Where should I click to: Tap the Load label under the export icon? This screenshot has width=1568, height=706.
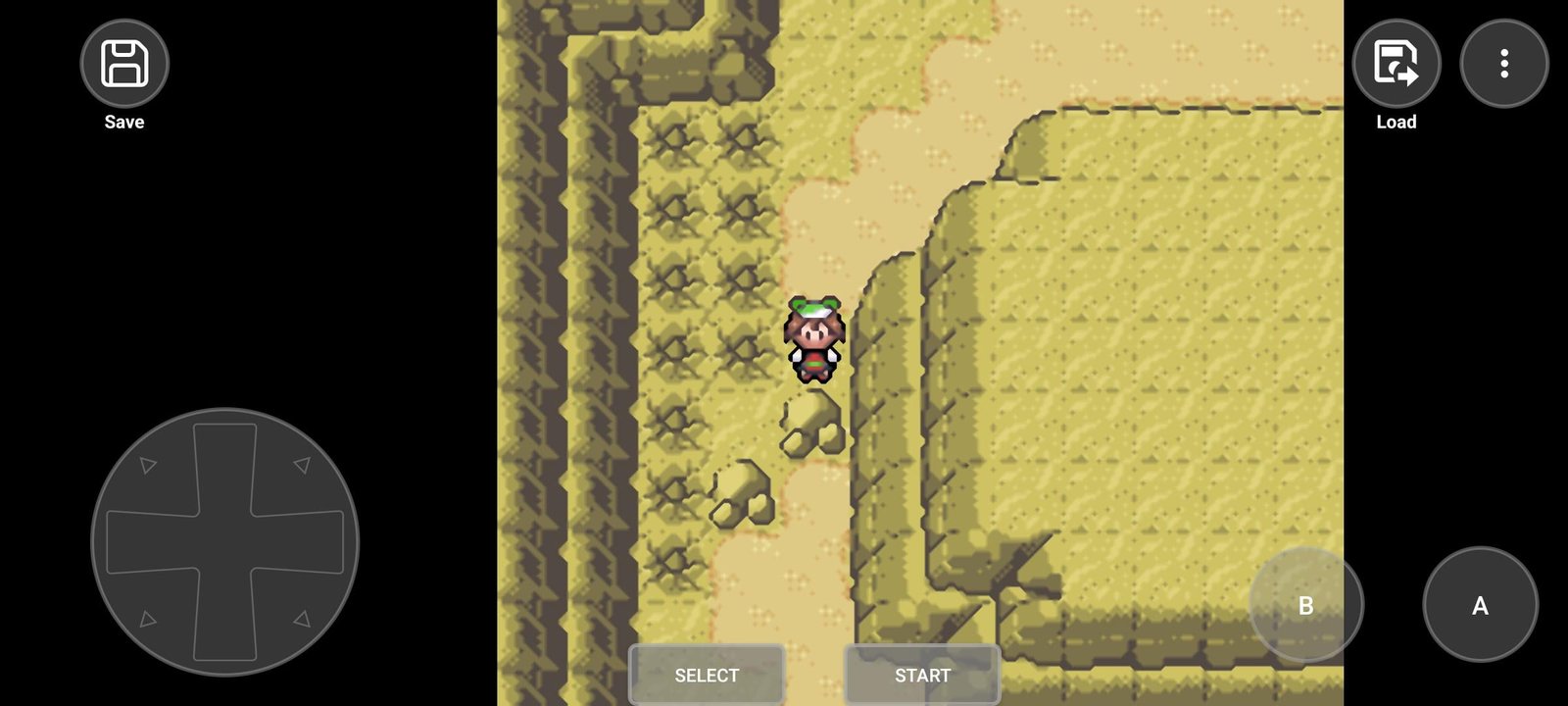click(1396, 122)
